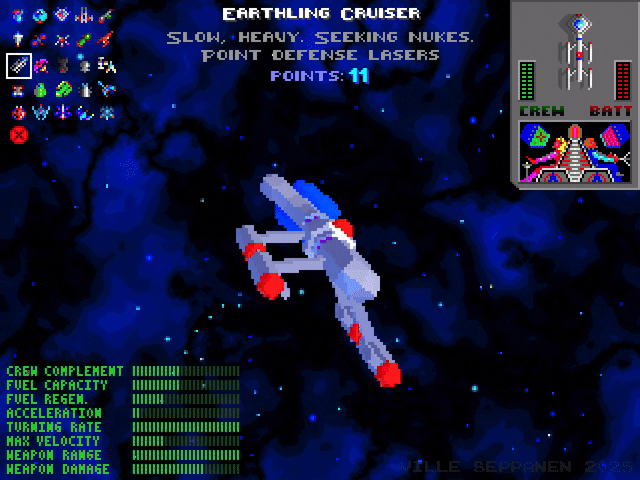Select the red rocket ship icon
The height and width of the screenshot is (480, 640).
pyautogui.click(x=106, y=39)
